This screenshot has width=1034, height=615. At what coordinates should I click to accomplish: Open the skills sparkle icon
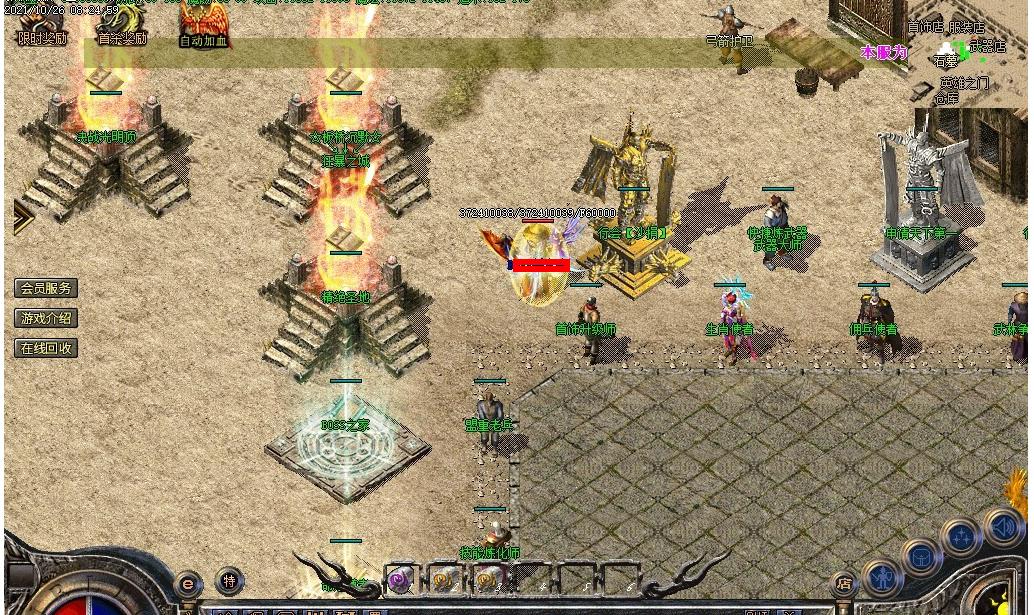pyautogui.click(x=962, y=537)
